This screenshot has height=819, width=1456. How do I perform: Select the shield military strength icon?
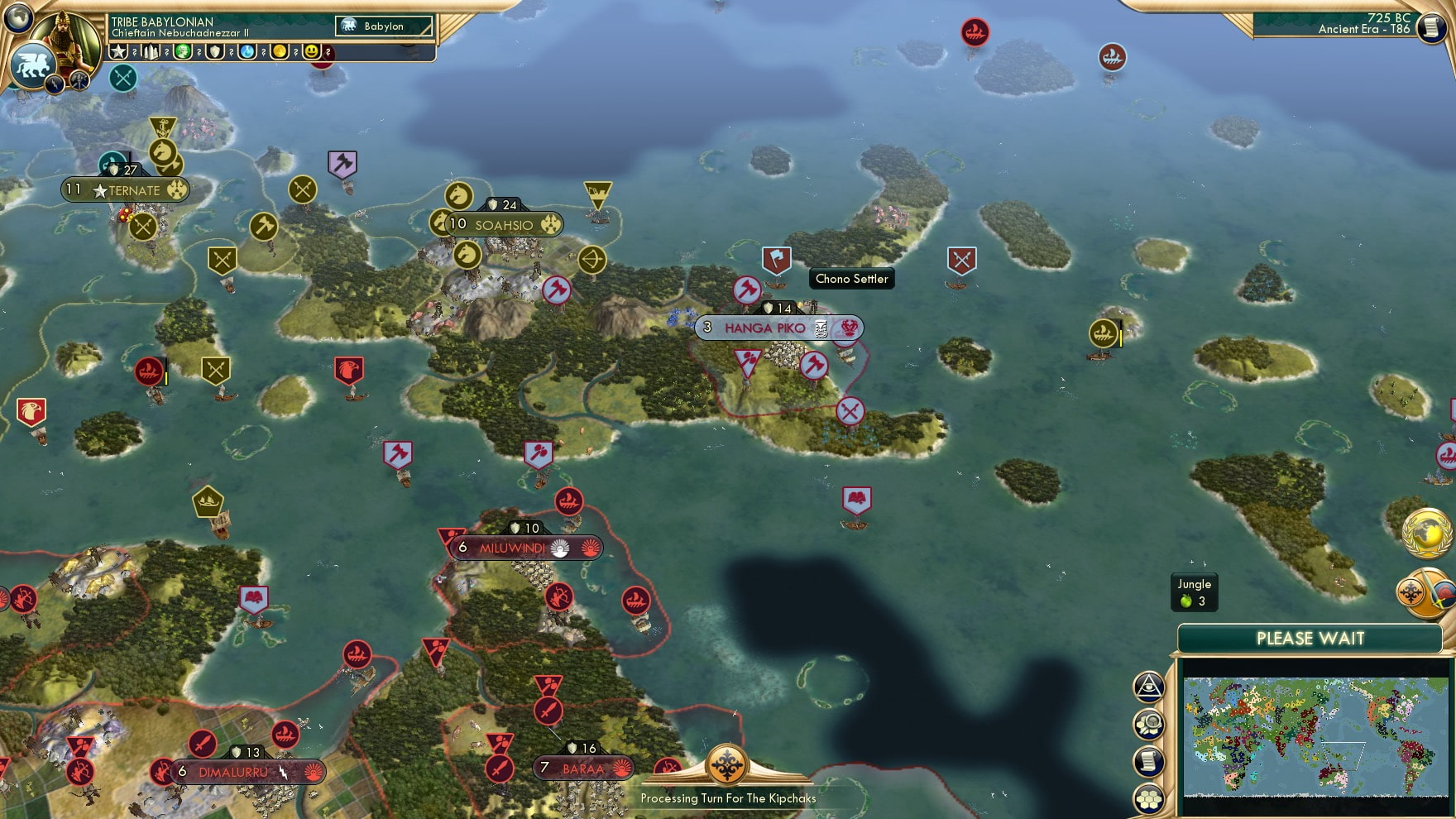tap(215, 52)
